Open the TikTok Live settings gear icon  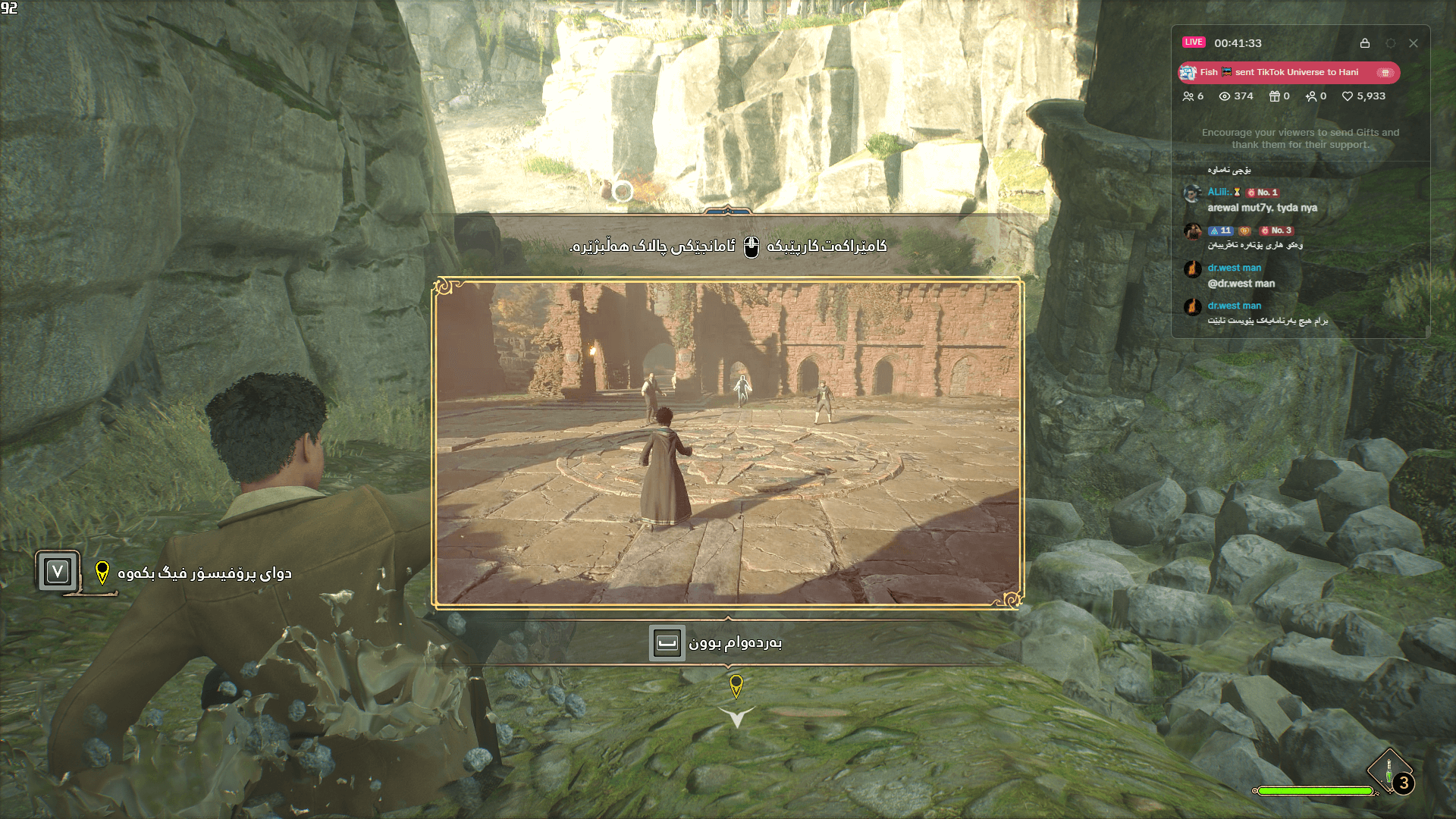coord(1391,43)
